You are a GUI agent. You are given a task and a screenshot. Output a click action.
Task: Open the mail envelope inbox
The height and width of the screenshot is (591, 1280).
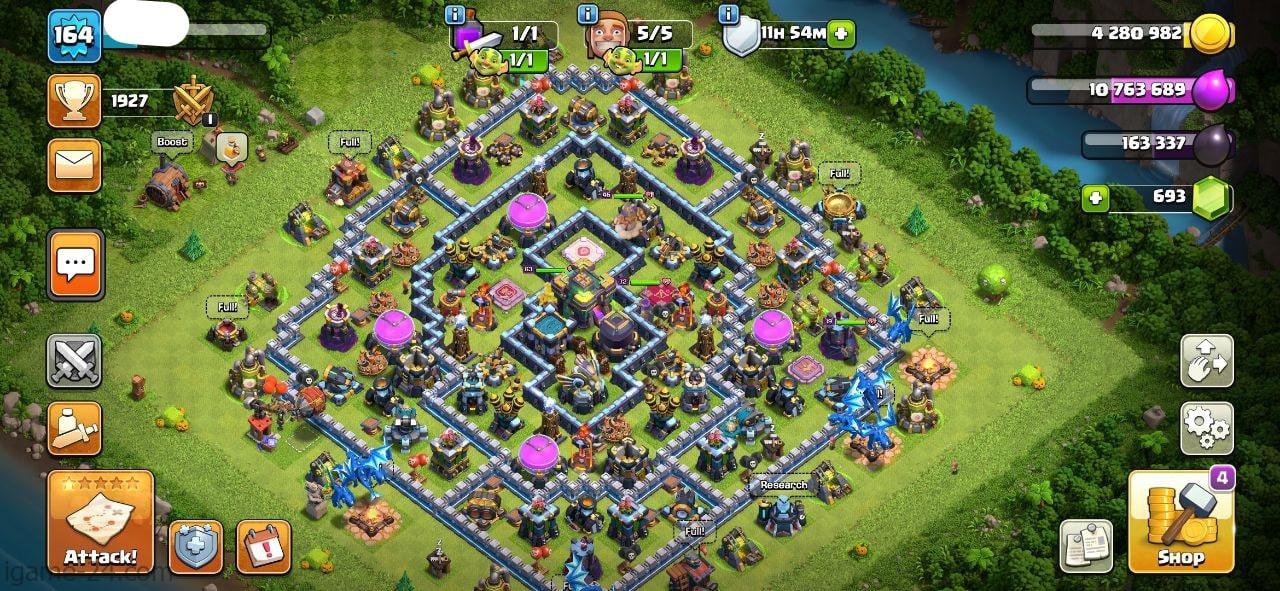pyautogui.click(x=74, y=165)
